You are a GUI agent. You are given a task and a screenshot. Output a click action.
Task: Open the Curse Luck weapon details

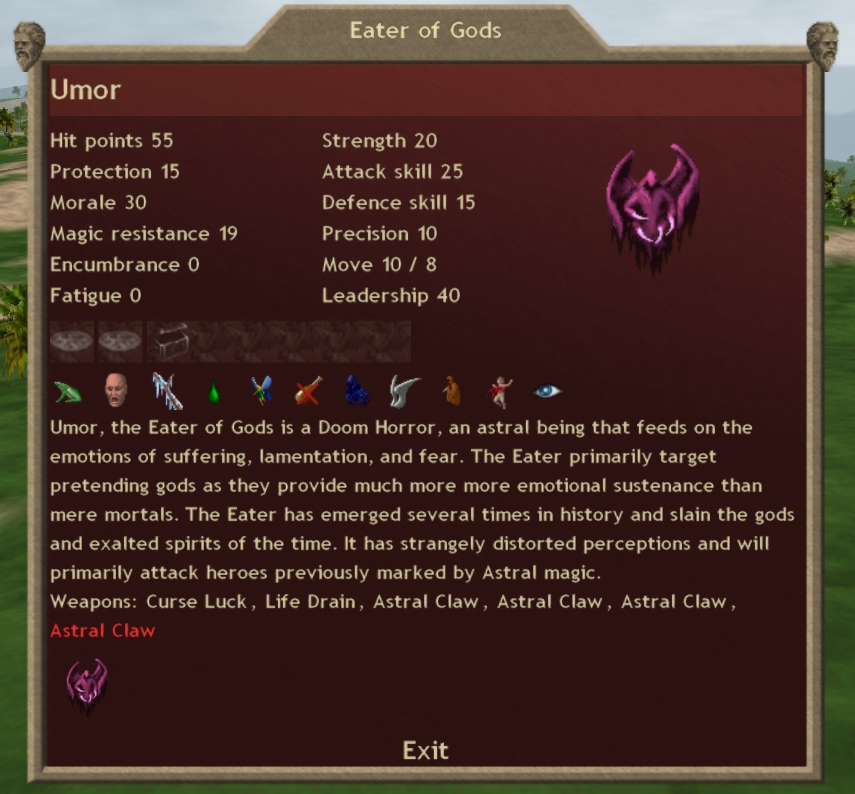pyautogui.click(x=199, y=602)
